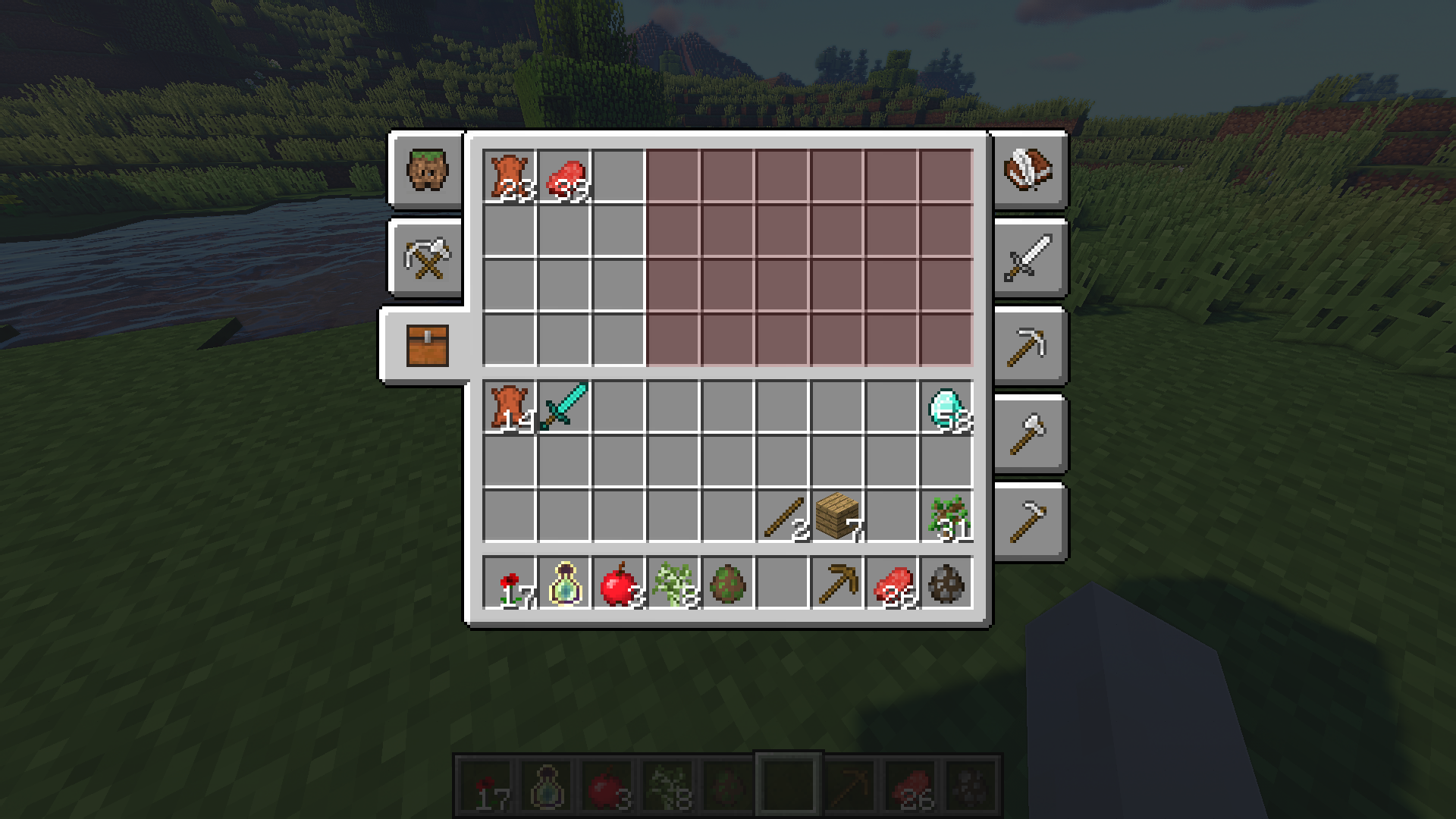Image resolution: width=1456 pixels, height=819 pixels.
Task: Select the stack of 33 raw meat
Action: pyautogui.click(x=564, y=177)
